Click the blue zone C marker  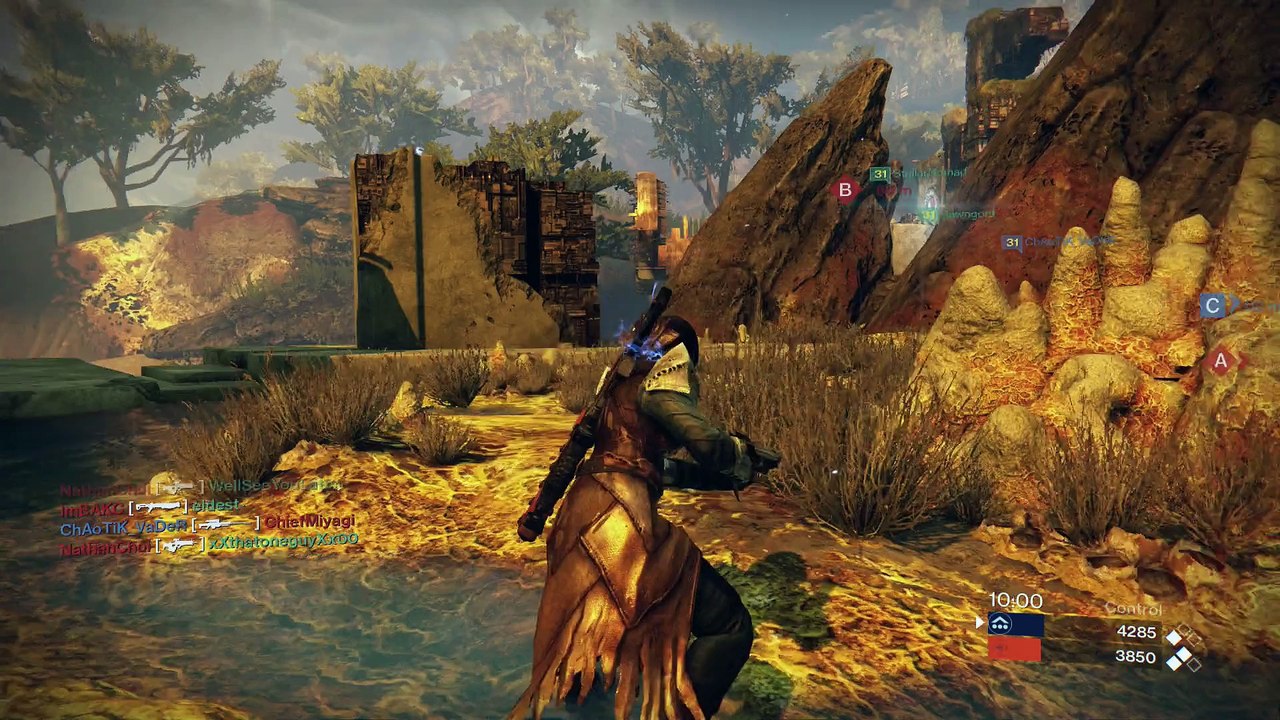tap(1213, 306)
